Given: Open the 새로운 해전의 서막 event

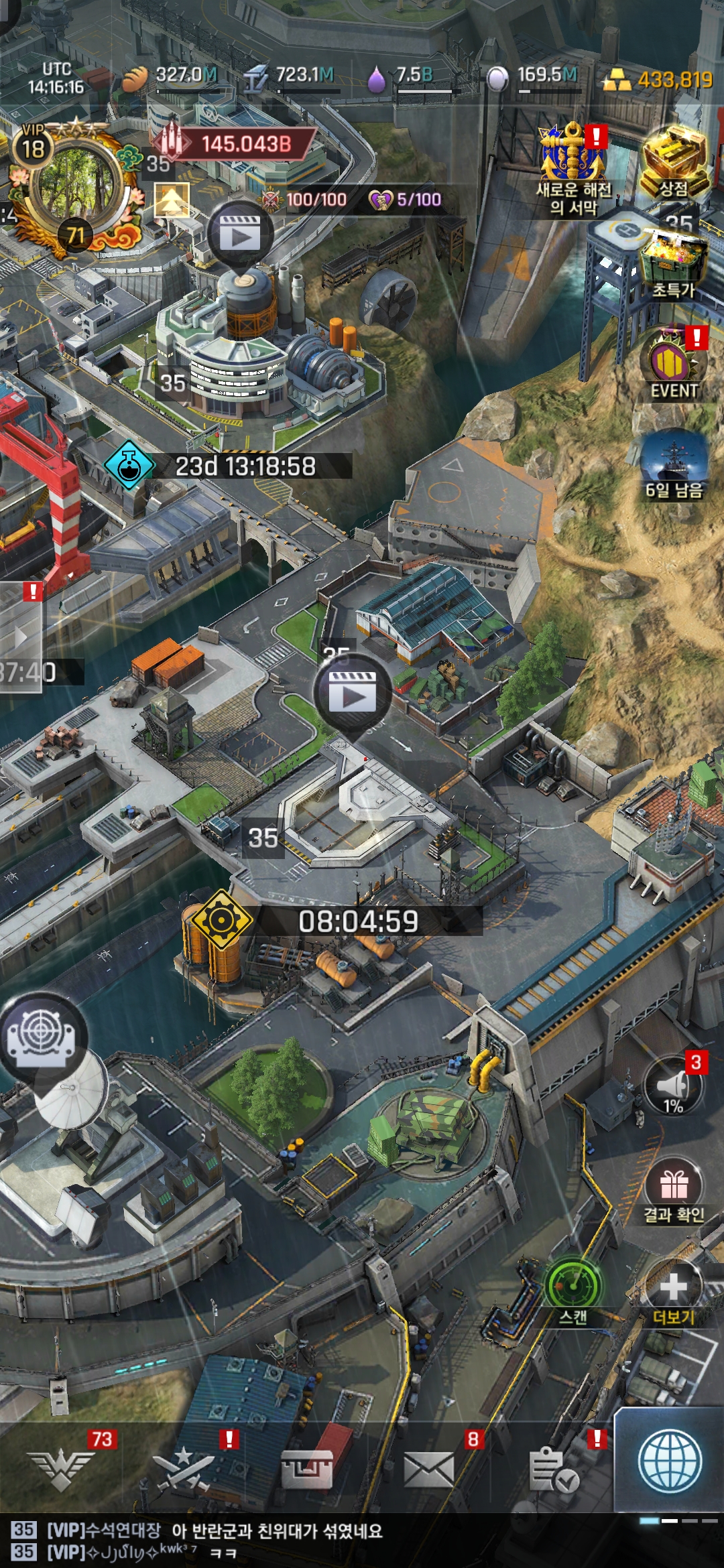Looking at the screenshot, I should click(x=573, y=169).
